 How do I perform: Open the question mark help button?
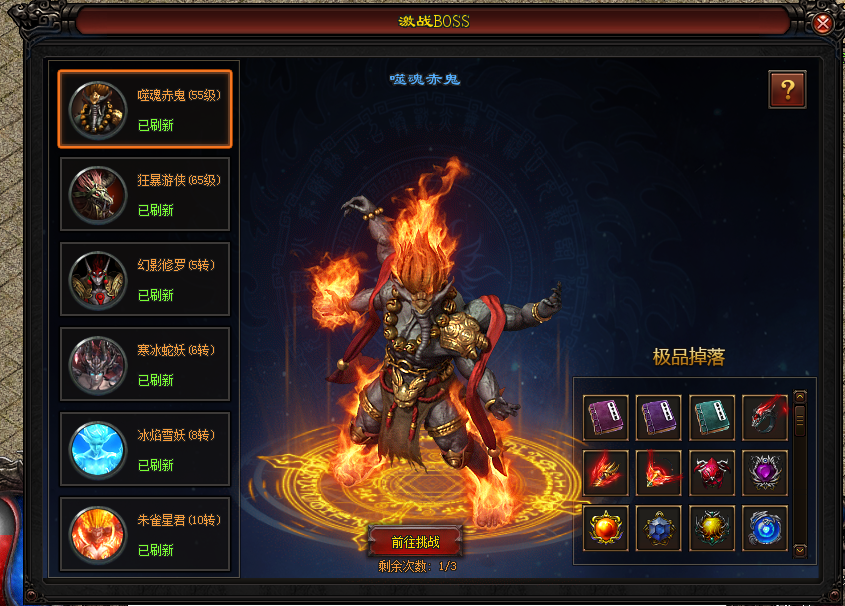click(787, 89)
